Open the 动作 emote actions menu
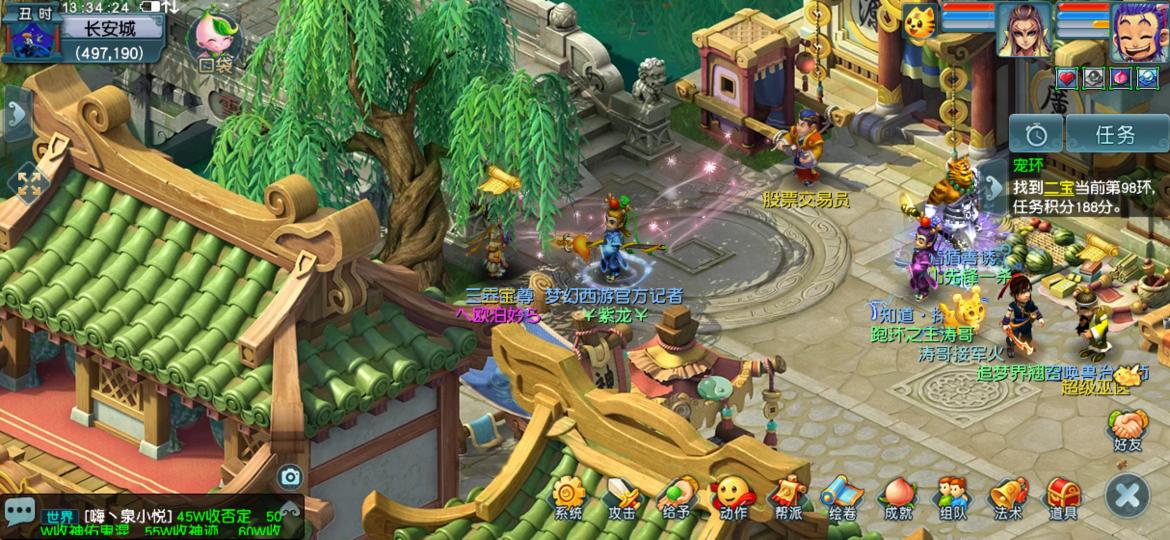 pyautogui.click(x=732, y=497)
